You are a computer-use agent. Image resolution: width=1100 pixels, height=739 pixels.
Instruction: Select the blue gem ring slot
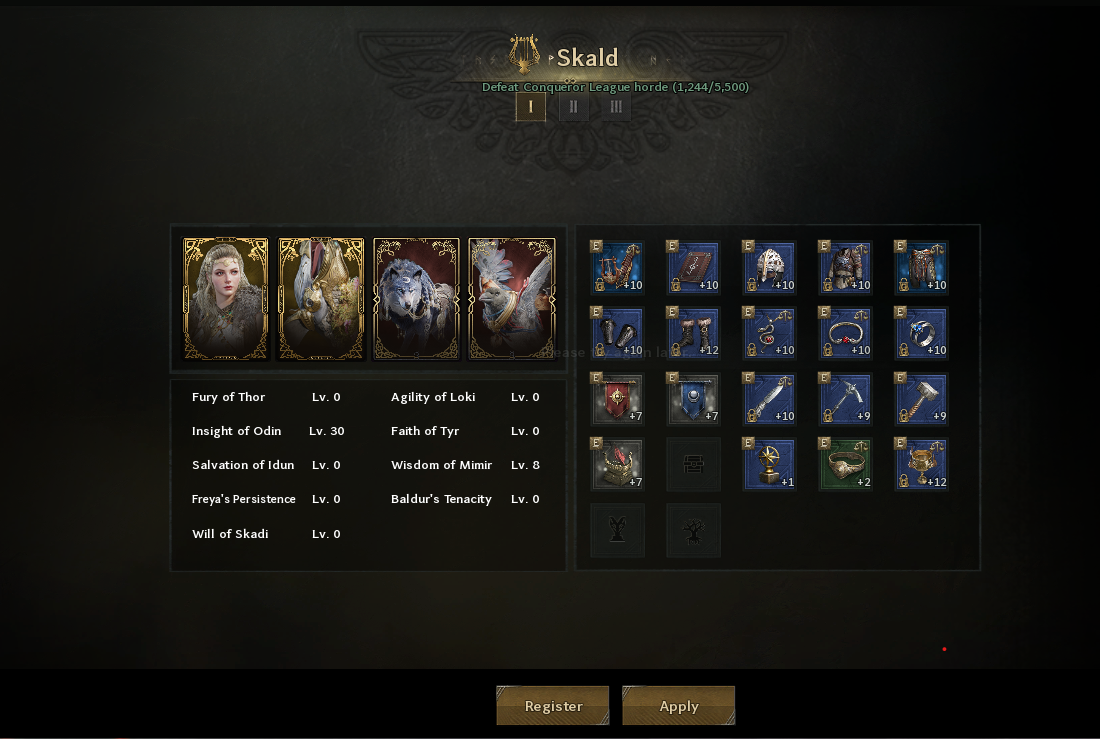click(x=922, y=333)
